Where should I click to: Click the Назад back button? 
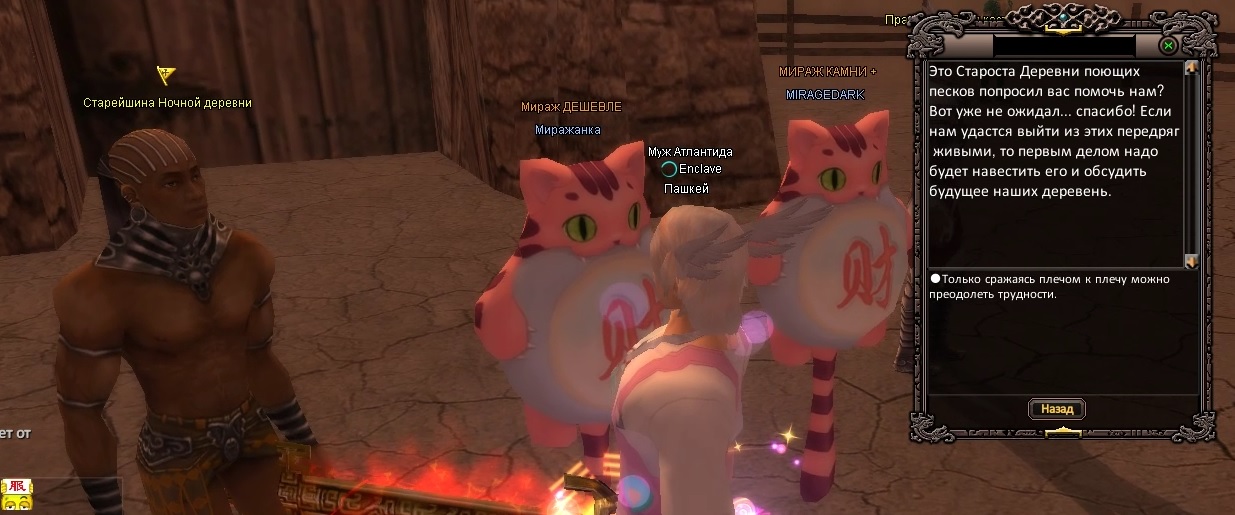coord(1056,409)
